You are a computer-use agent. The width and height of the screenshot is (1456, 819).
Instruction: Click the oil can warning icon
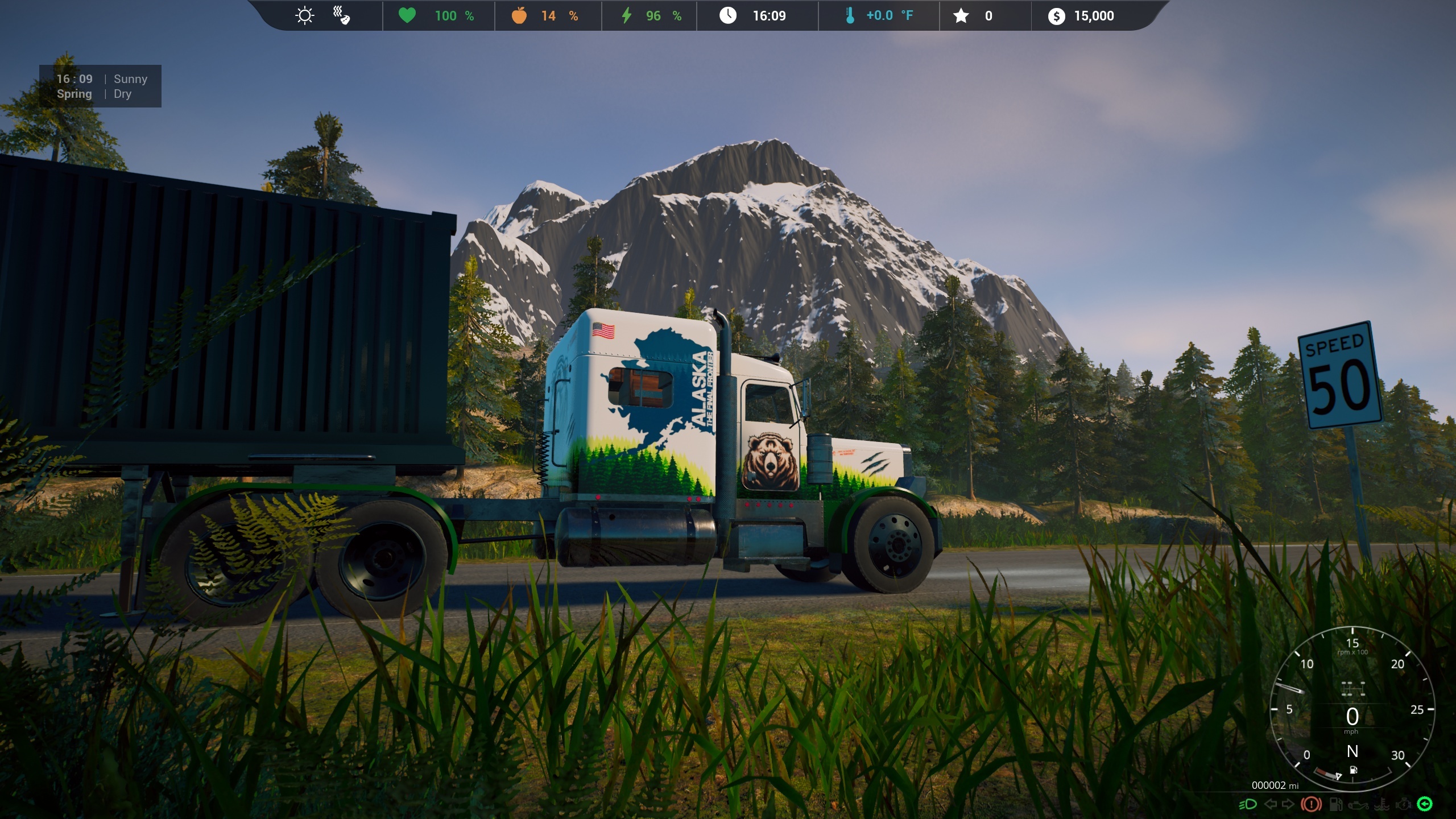click(1357, 804)
